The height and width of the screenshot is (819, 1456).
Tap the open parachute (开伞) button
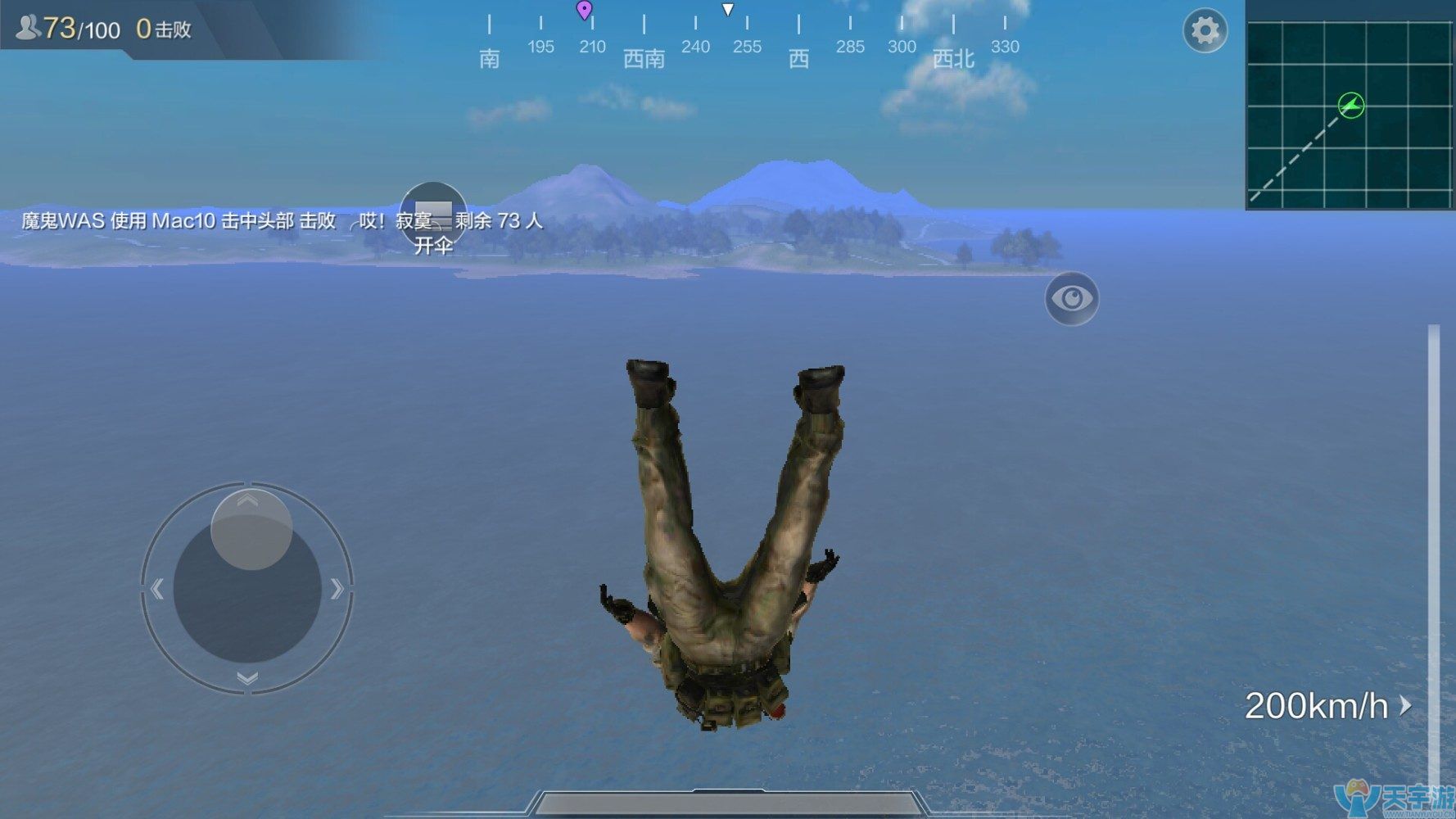[433, 217]
